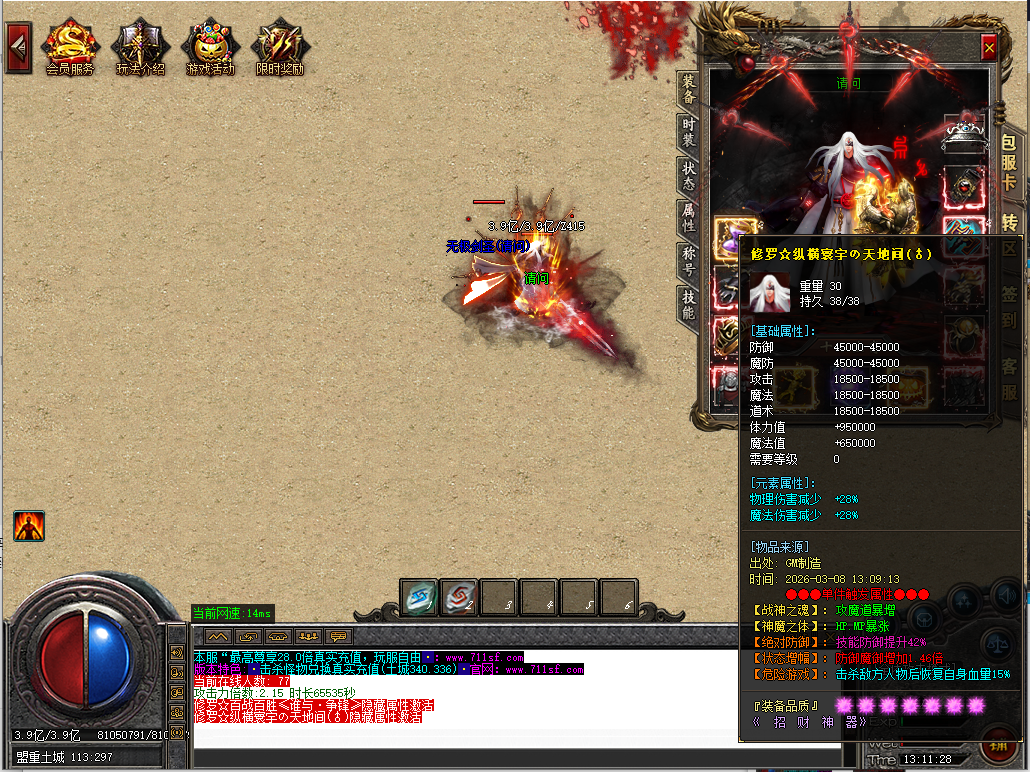This screenshot has width=1030, height=772.
Task: Select the helmet equipment slot
Action: 964,134
